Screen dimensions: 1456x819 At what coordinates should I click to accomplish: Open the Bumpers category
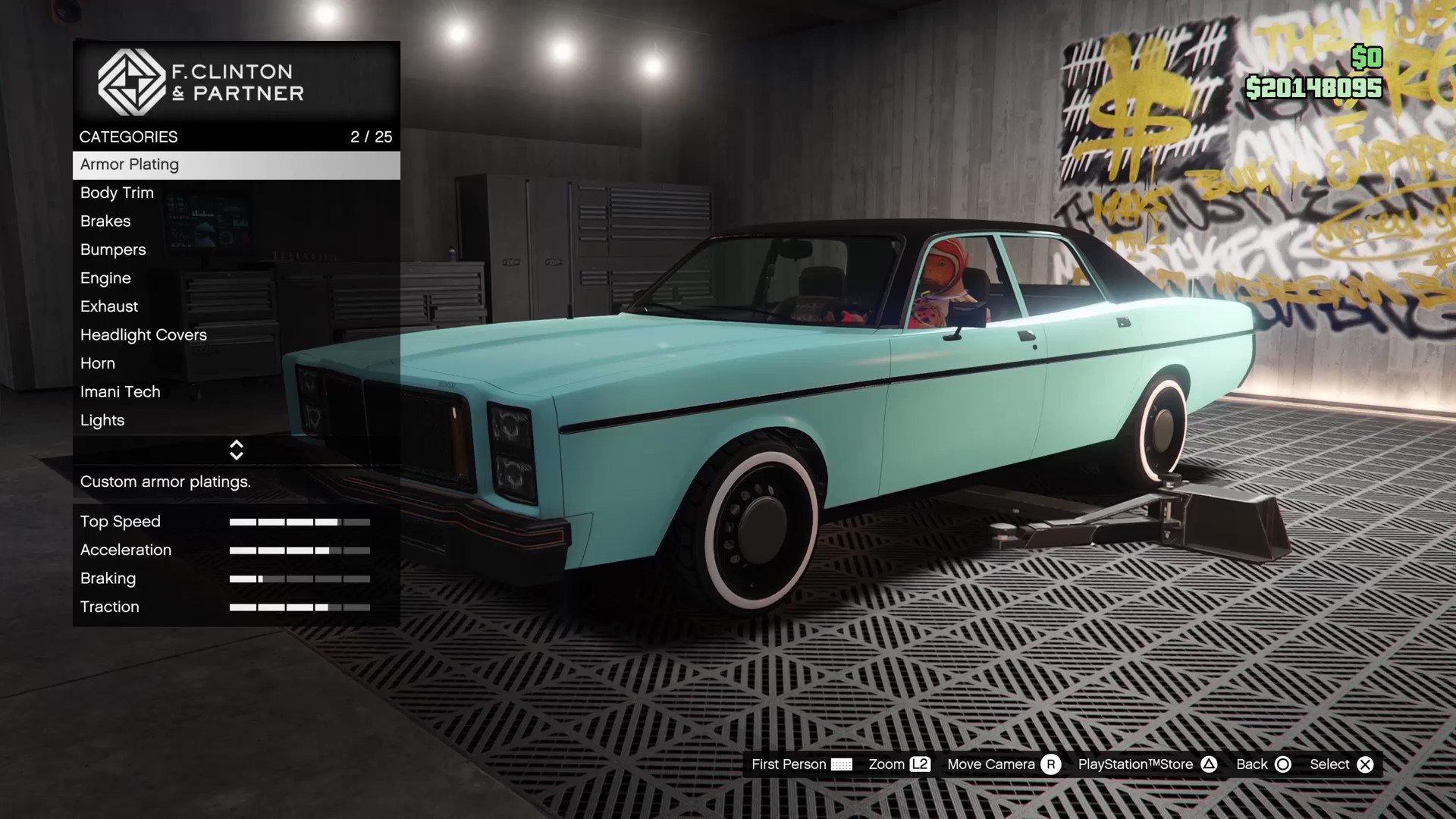click(236, 249)
